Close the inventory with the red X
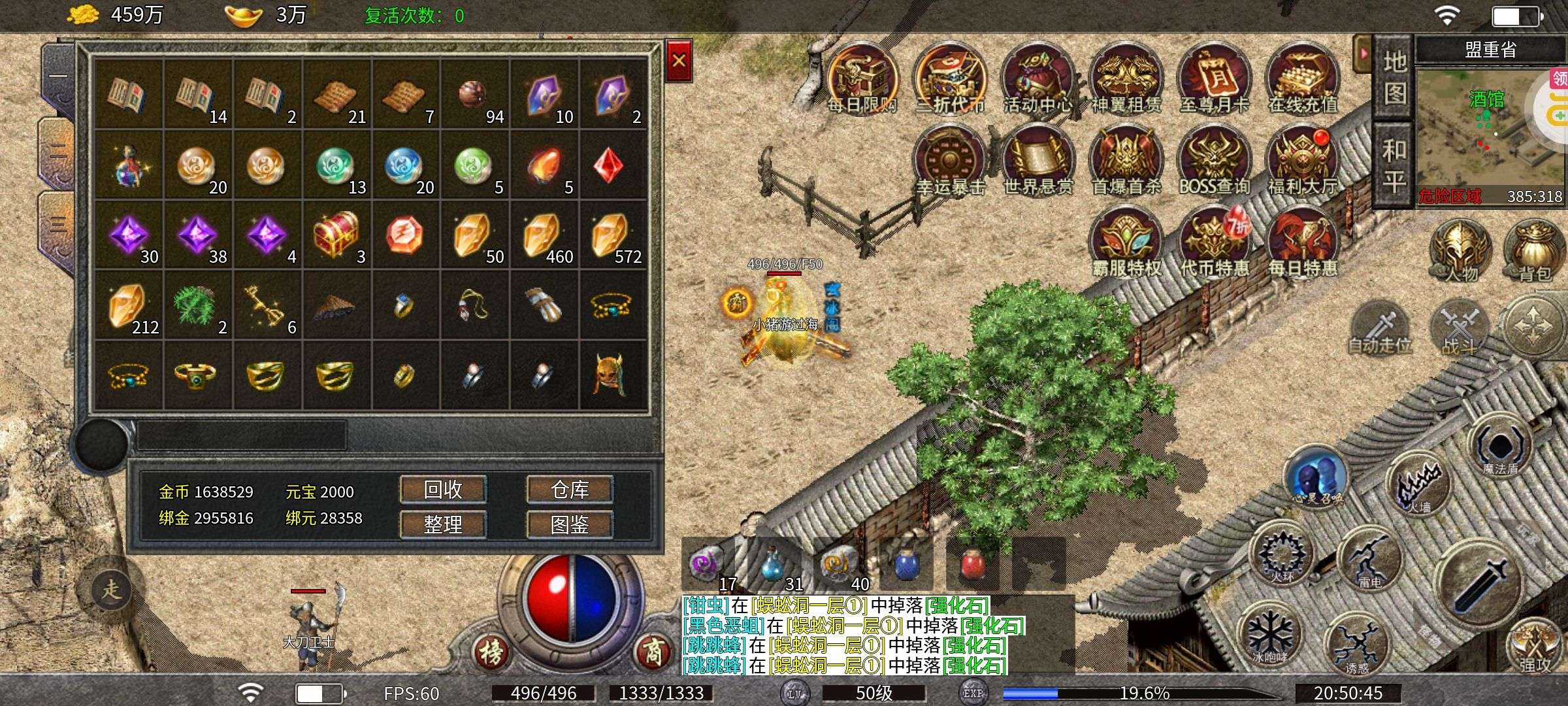The image size is (1568, 706). tap(679, 61)
